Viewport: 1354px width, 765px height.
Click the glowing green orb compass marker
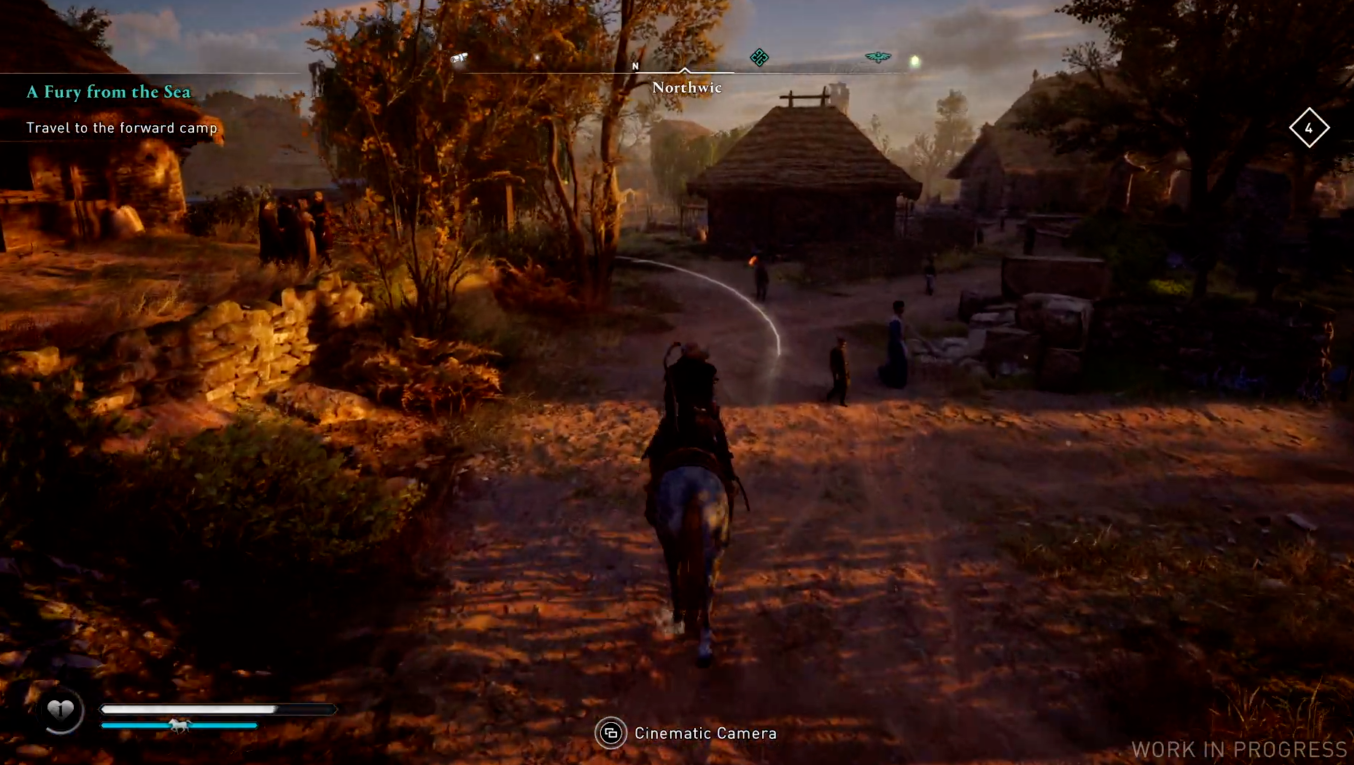point(914,62)
